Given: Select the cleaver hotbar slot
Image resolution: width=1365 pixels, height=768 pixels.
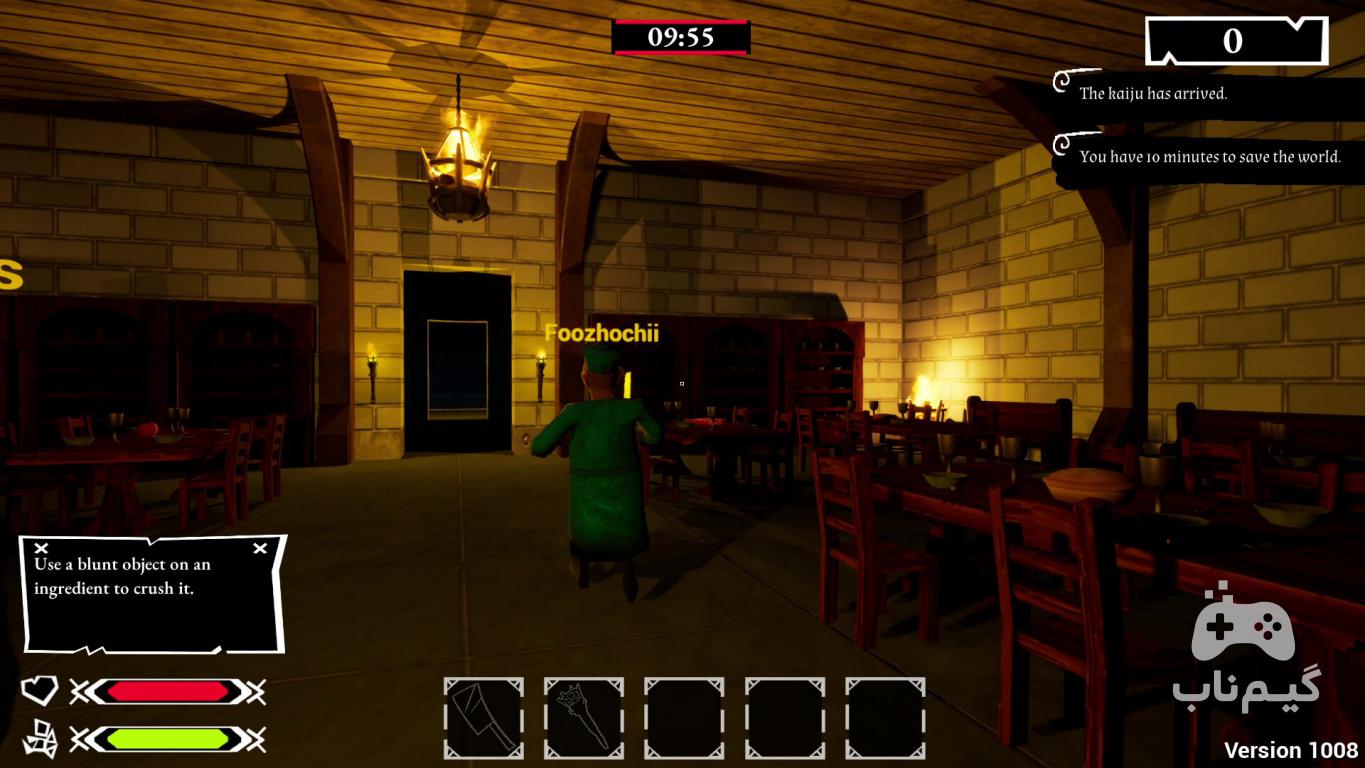Looking at the screenshot, I should click(x=483, y=717).
